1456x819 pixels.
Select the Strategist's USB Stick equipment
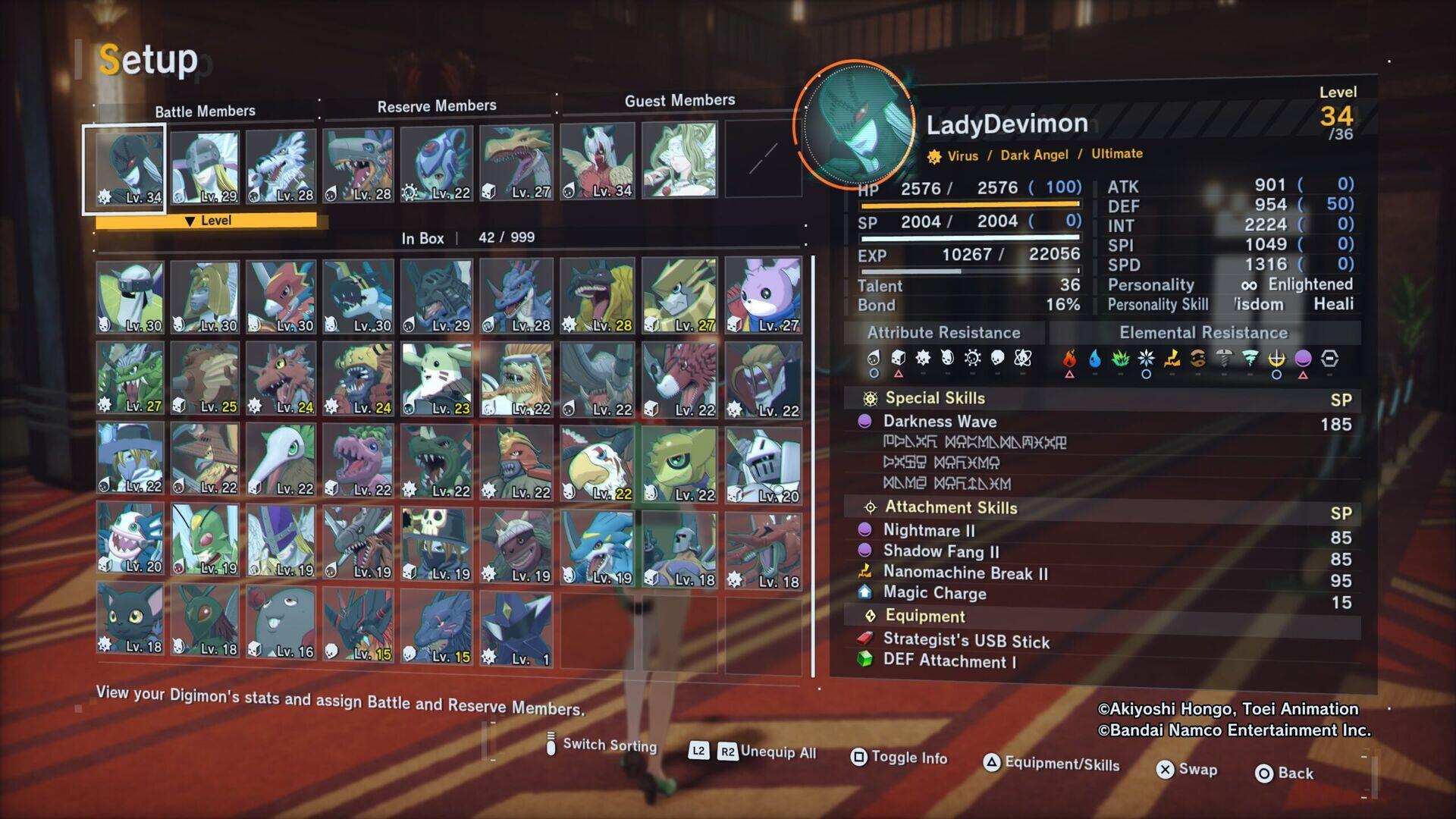pyautogui.click(x=966, y=641)
